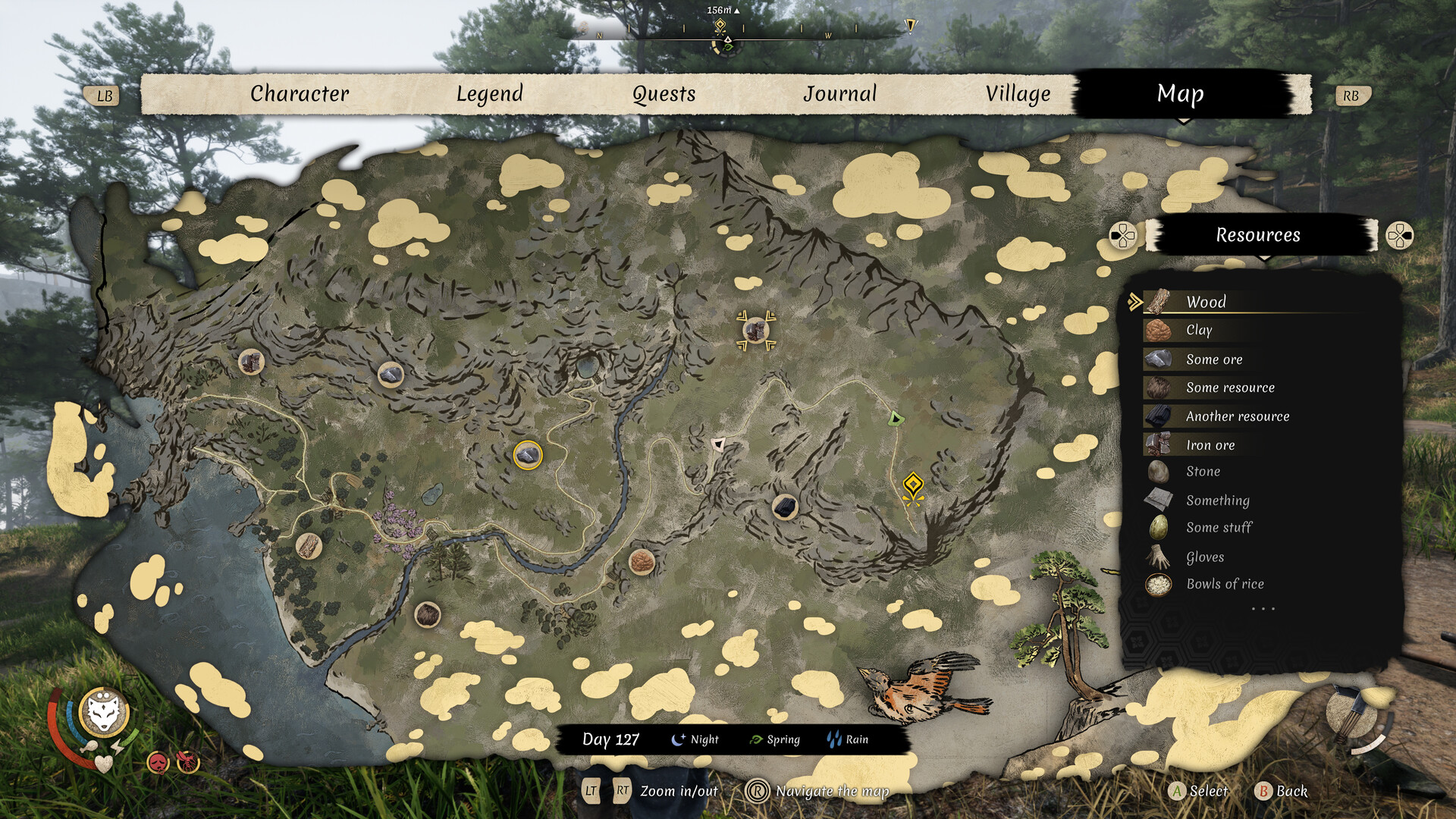Choose the Bowls of rice entry

(1225, 584)
